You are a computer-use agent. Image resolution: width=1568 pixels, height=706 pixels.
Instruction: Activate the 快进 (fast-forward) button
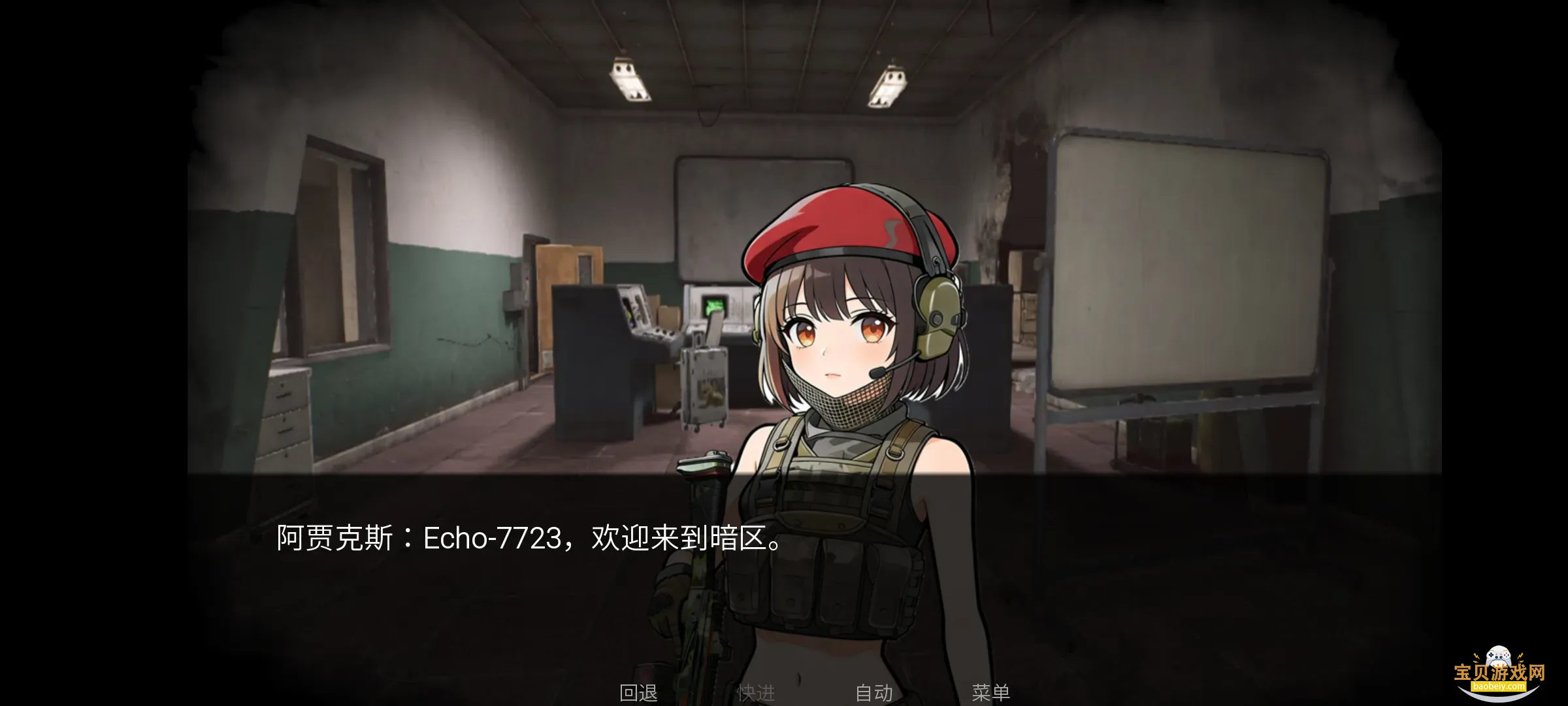point(756,693)
